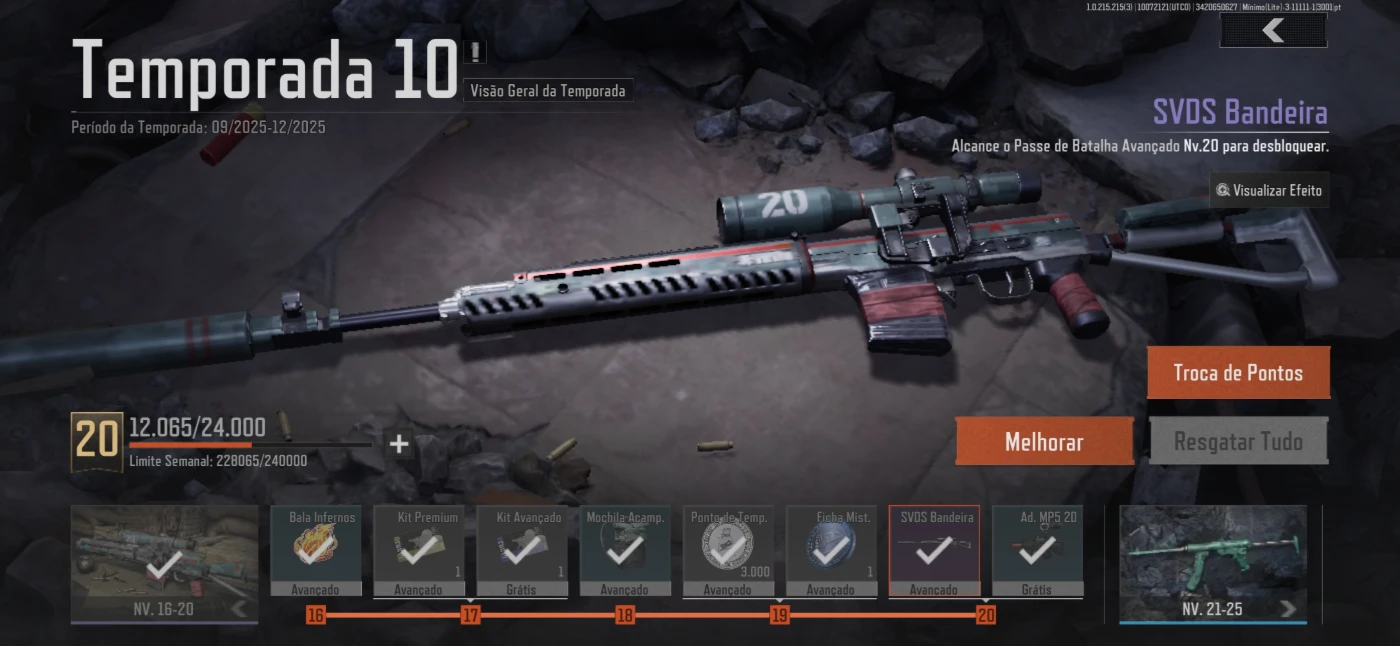Open Troca de Pontos
This screenshot has height=646, width=1400.
tap(1237, 373)
